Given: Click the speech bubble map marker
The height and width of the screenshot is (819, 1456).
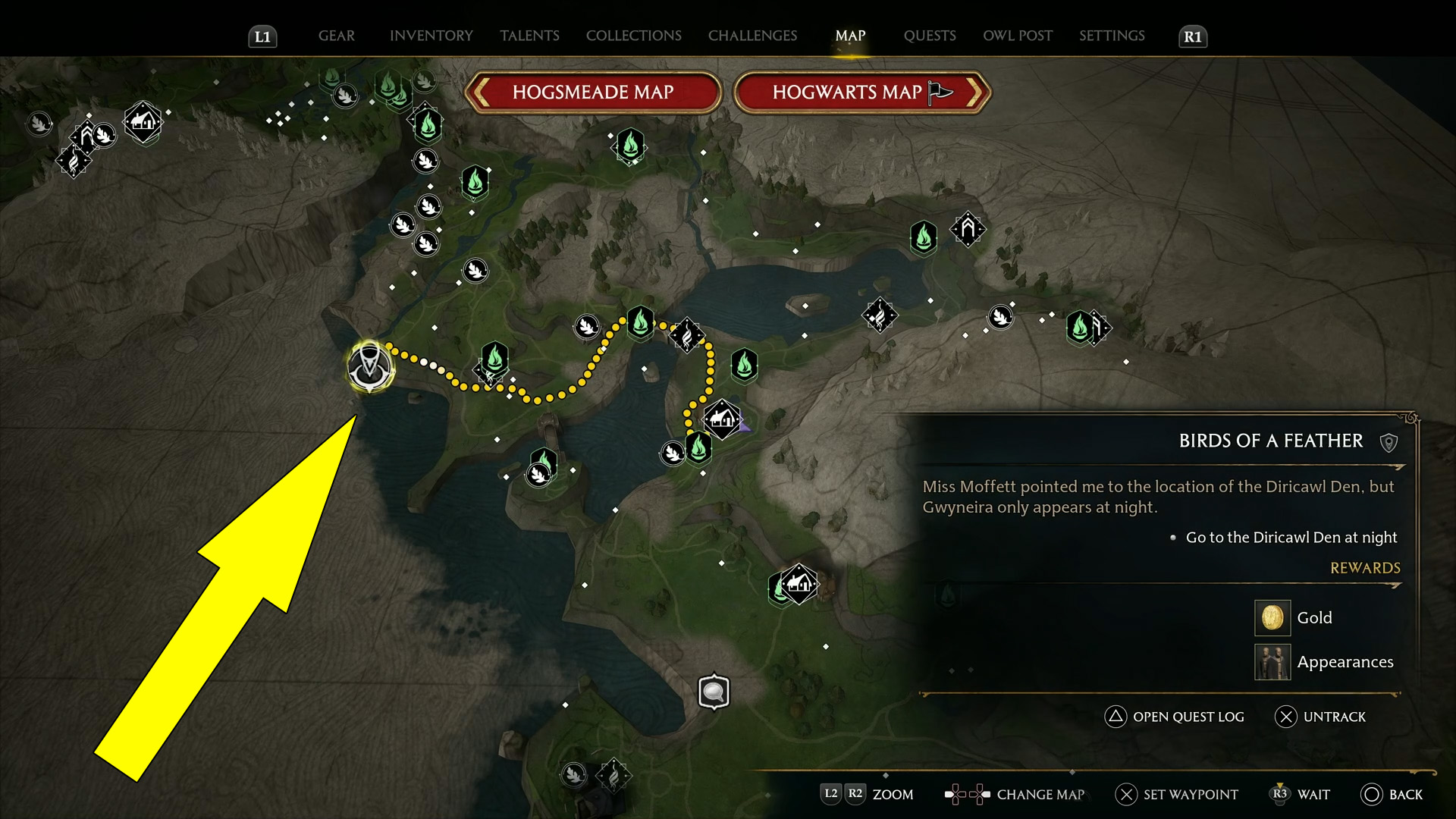Looking at the screenshot, I should (x=714, y=692).
